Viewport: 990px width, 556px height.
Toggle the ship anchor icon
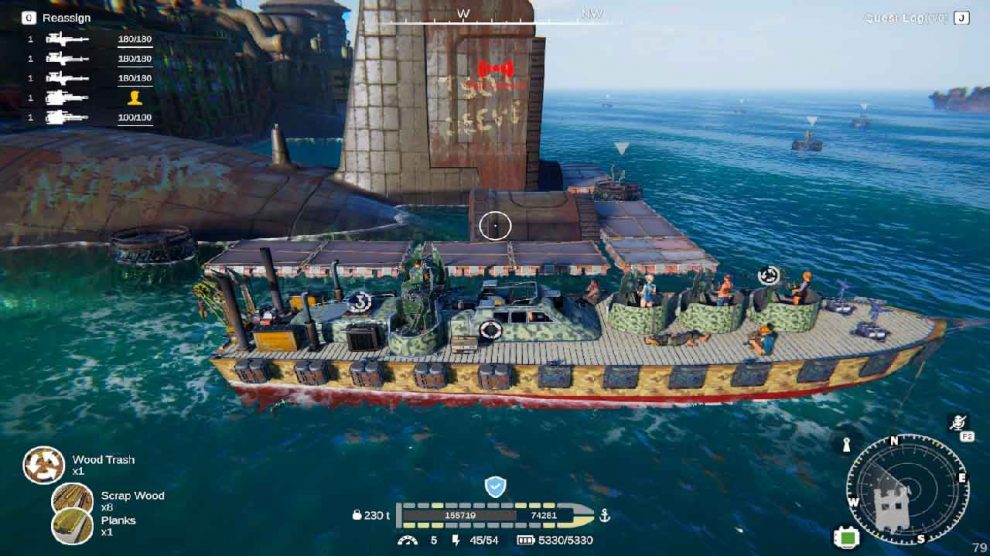coord(603,515)
